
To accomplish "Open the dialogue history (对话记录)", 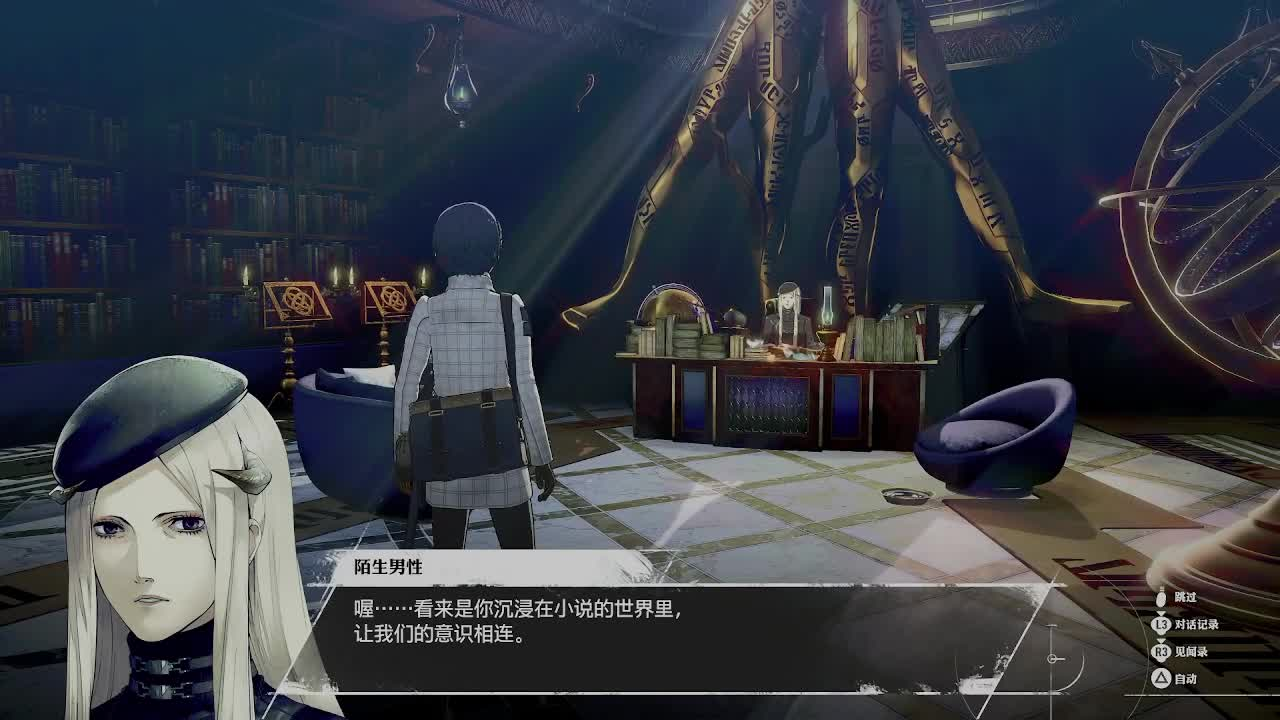I will coord(1195,624).
